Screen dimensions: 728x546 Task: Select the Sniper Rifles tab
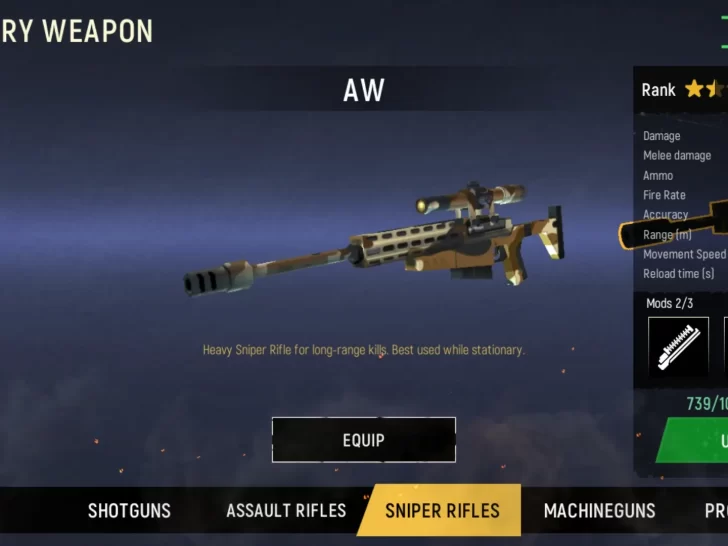[442, 511]
